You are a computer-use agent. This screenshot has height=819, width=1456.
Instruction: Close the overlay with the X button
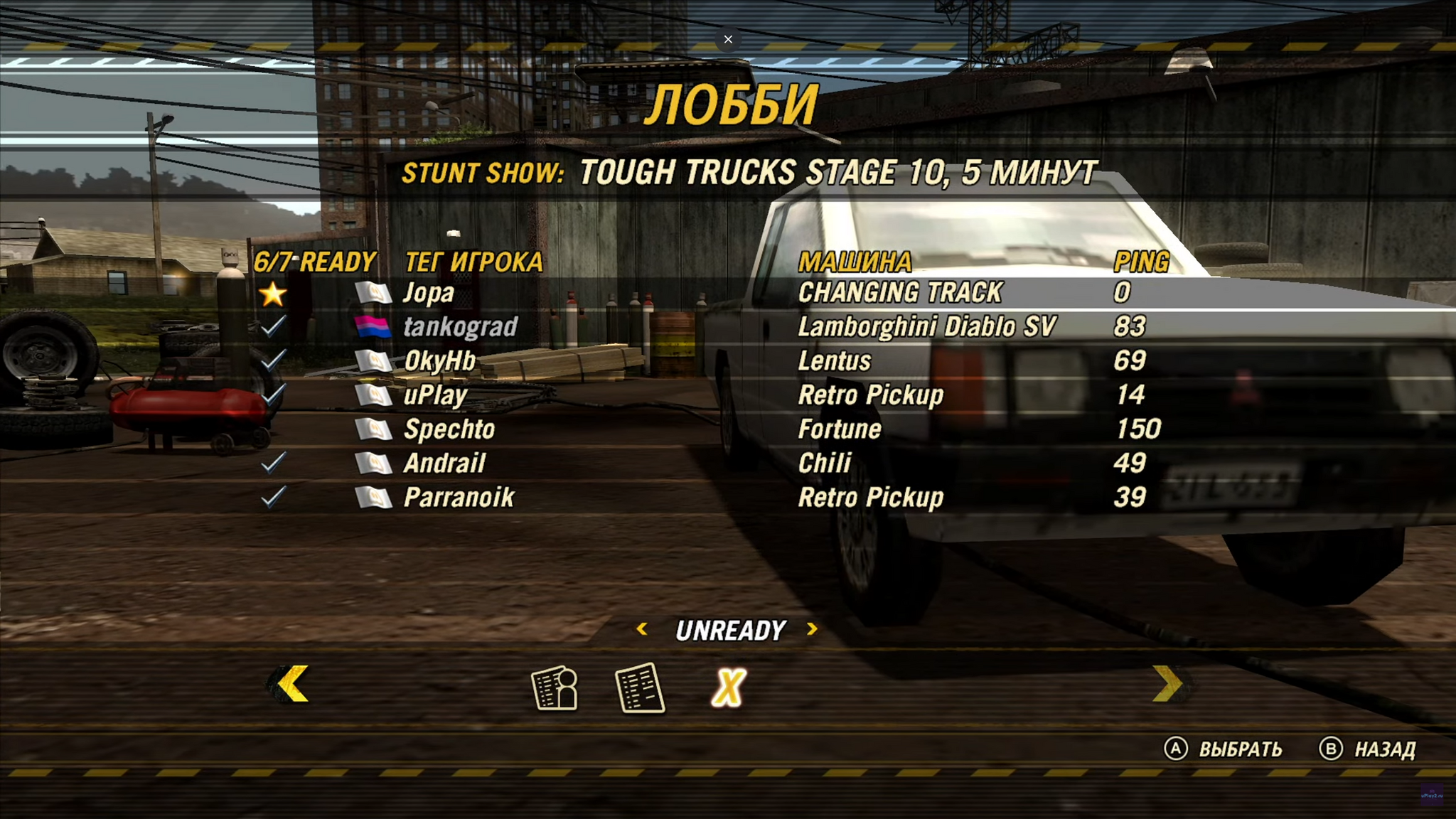[x=728, y=39]
